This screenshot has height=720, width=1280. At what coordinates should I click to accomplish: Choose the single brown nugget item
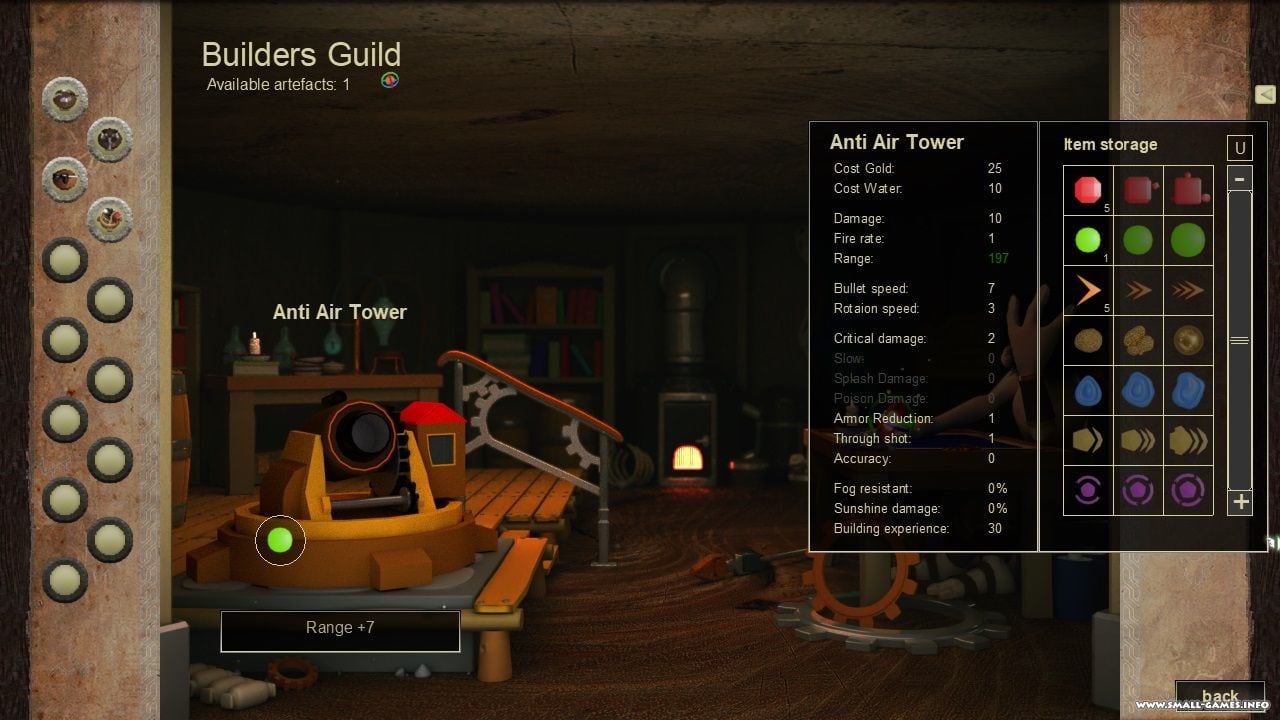1087,340
